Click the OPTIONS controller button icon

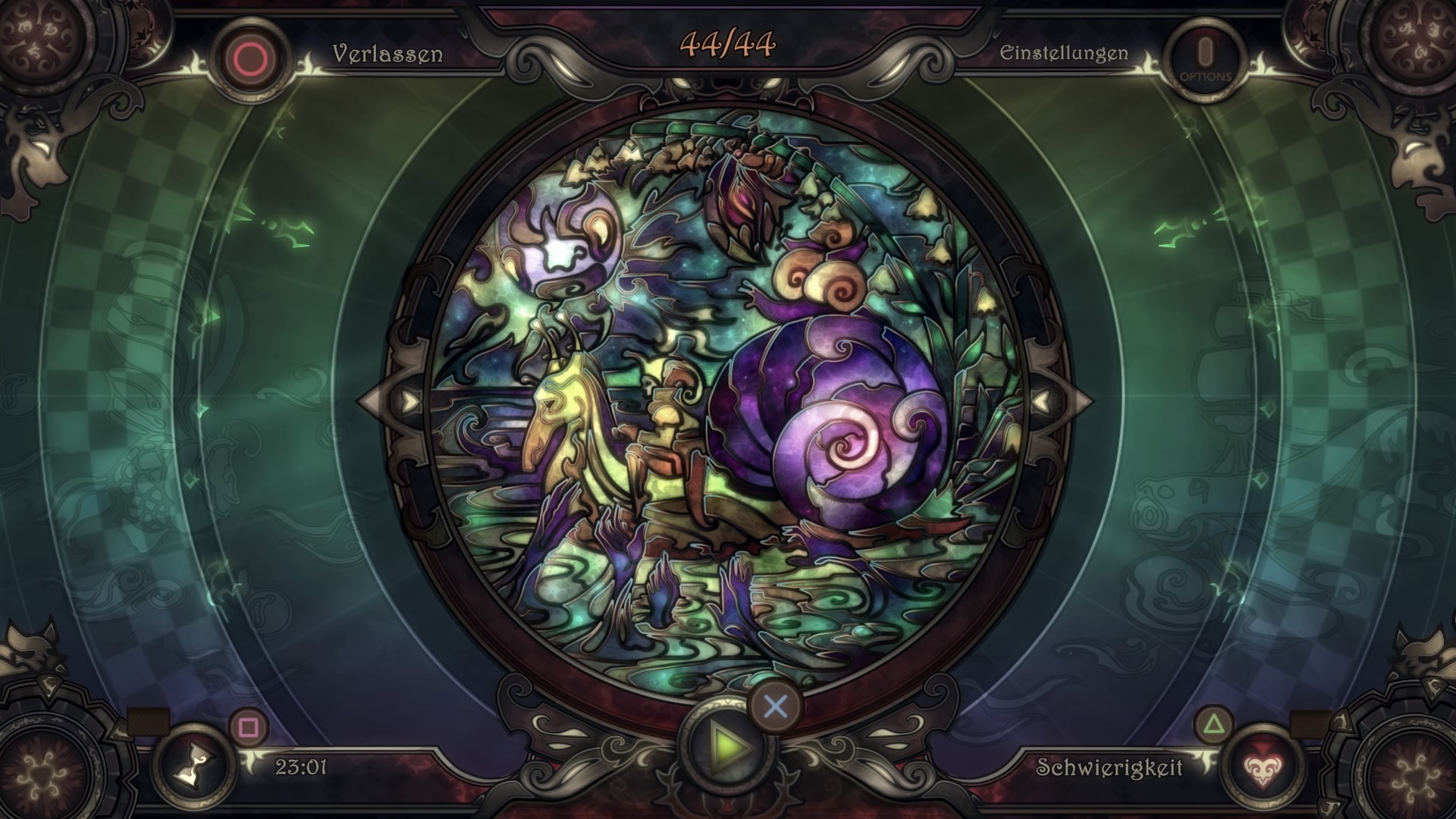click(1206, 53)
